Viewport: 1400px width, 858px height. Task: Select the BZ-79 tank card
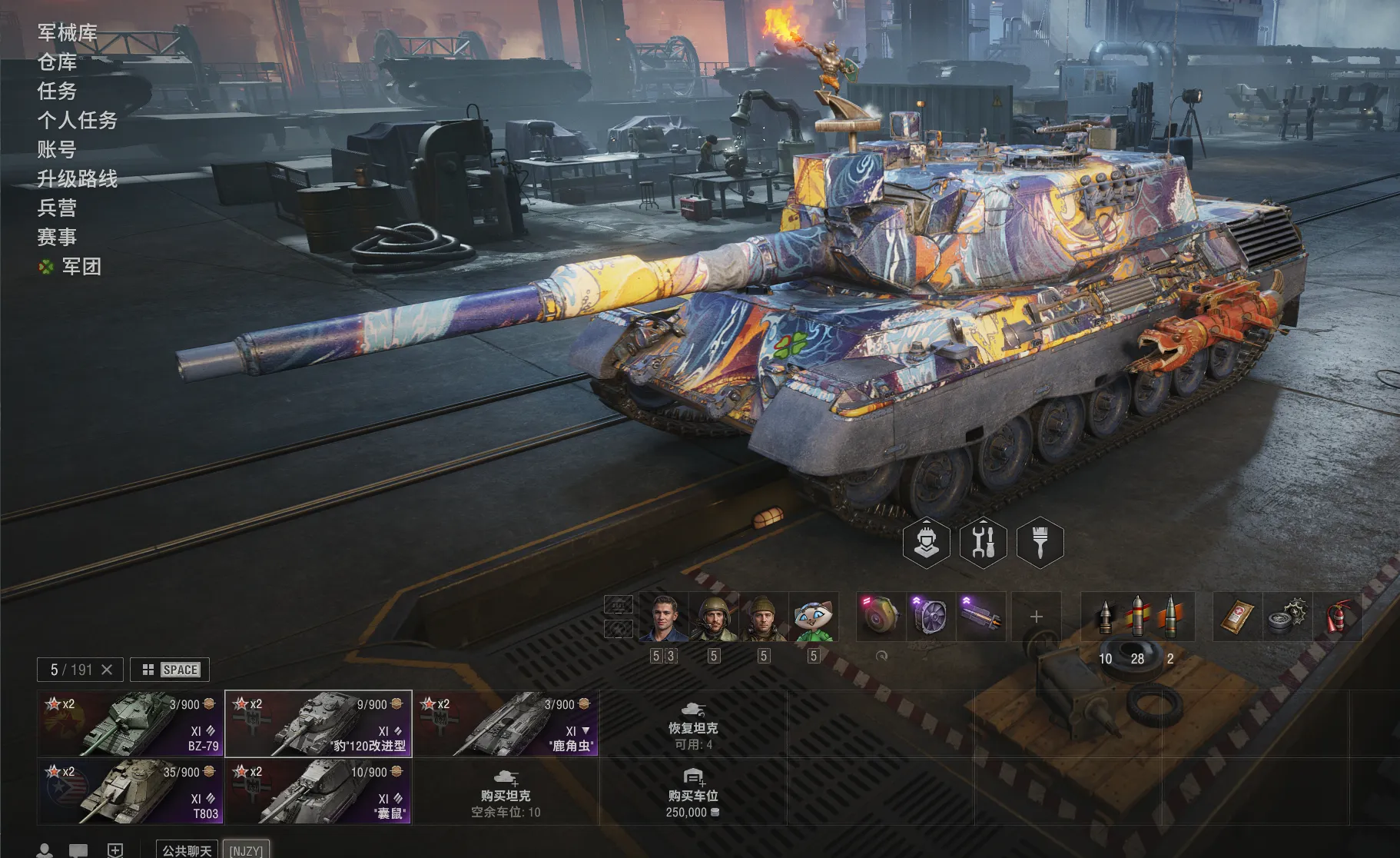point(130,723)
